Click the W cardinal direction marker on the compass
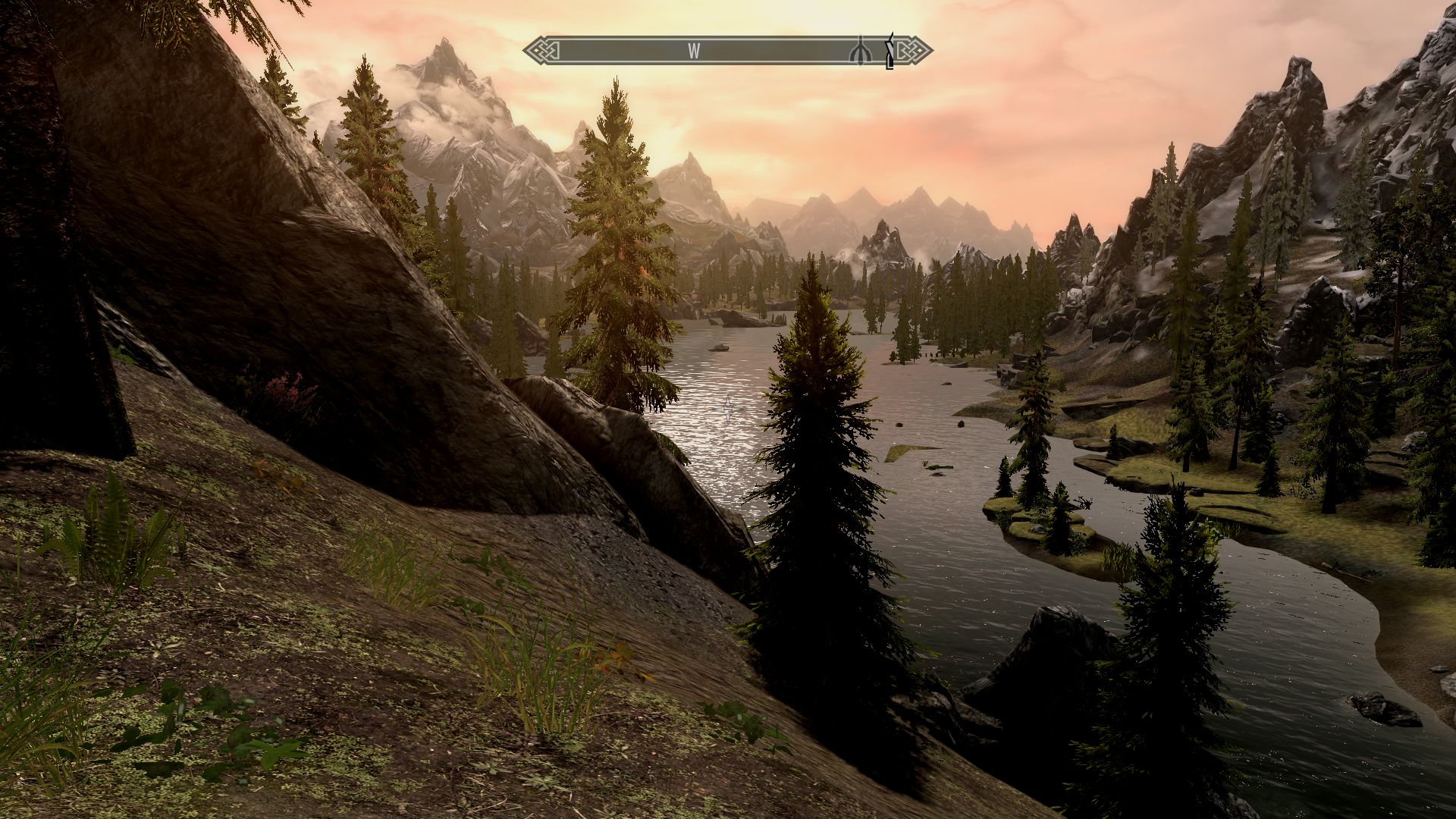 [x=694, y=52]
